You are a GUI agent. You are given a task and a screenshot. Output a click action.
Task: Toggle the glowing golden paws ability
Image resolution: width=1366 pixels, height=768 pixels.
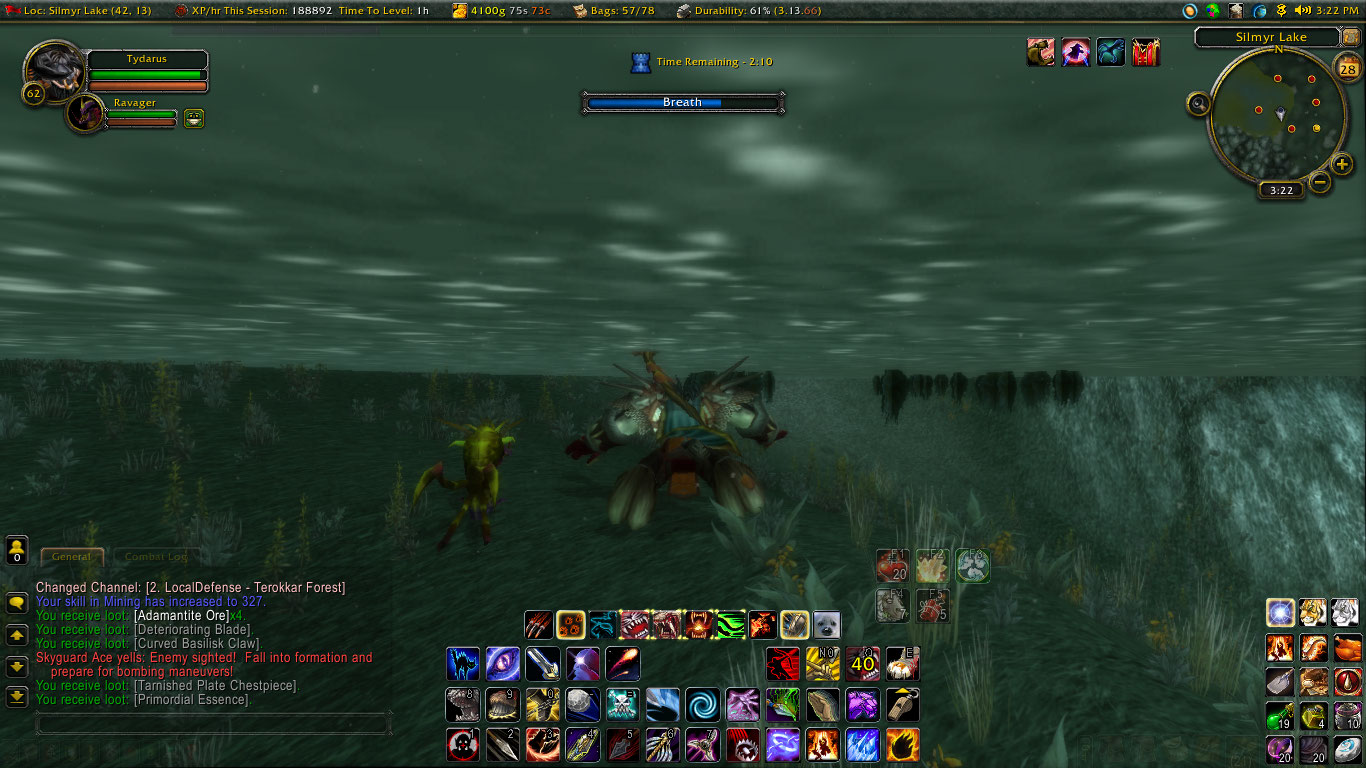tap(569, 625)
